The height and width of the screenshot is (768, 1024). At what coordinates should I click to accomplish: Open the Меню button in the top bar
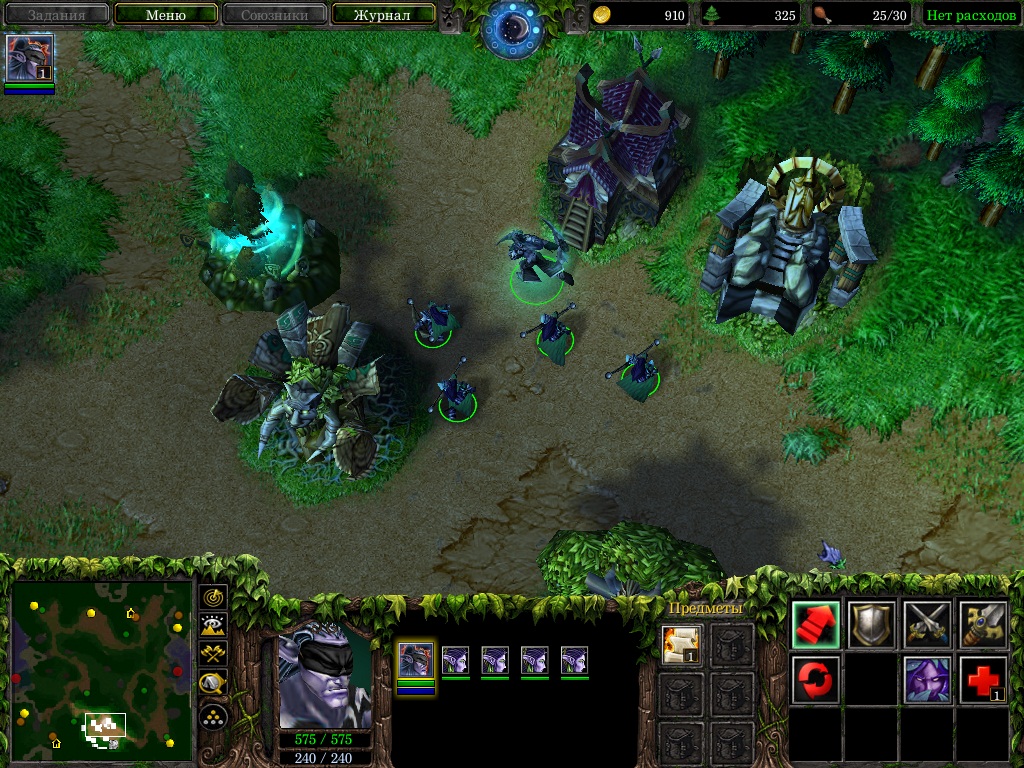point(166,15)
